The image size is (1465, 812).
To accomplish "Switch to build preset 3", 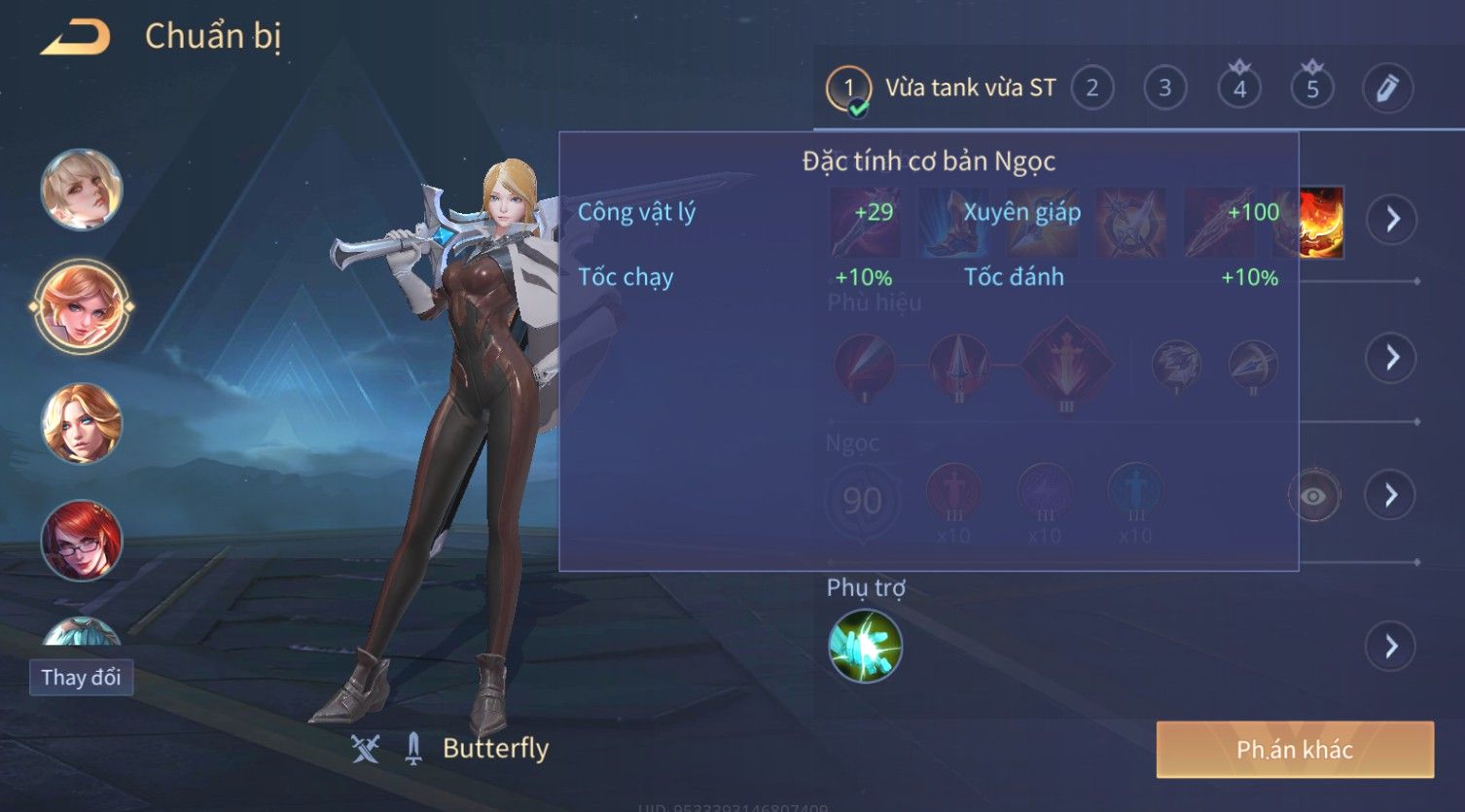I will tap(1164, 88).
